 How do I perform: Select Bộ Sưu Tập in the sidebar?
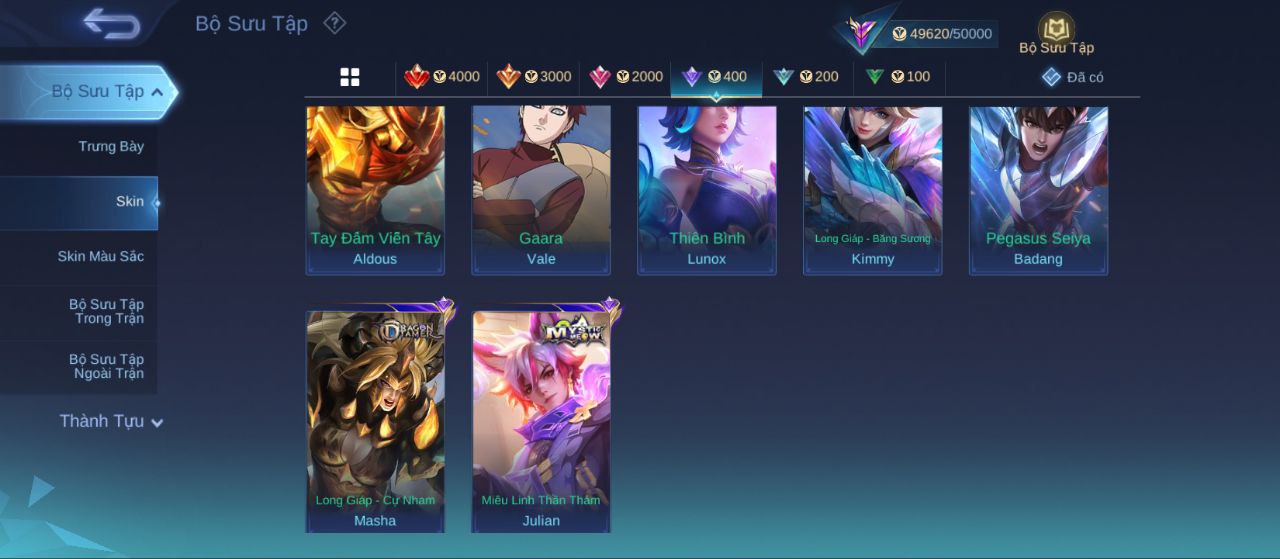pos(97,91)
